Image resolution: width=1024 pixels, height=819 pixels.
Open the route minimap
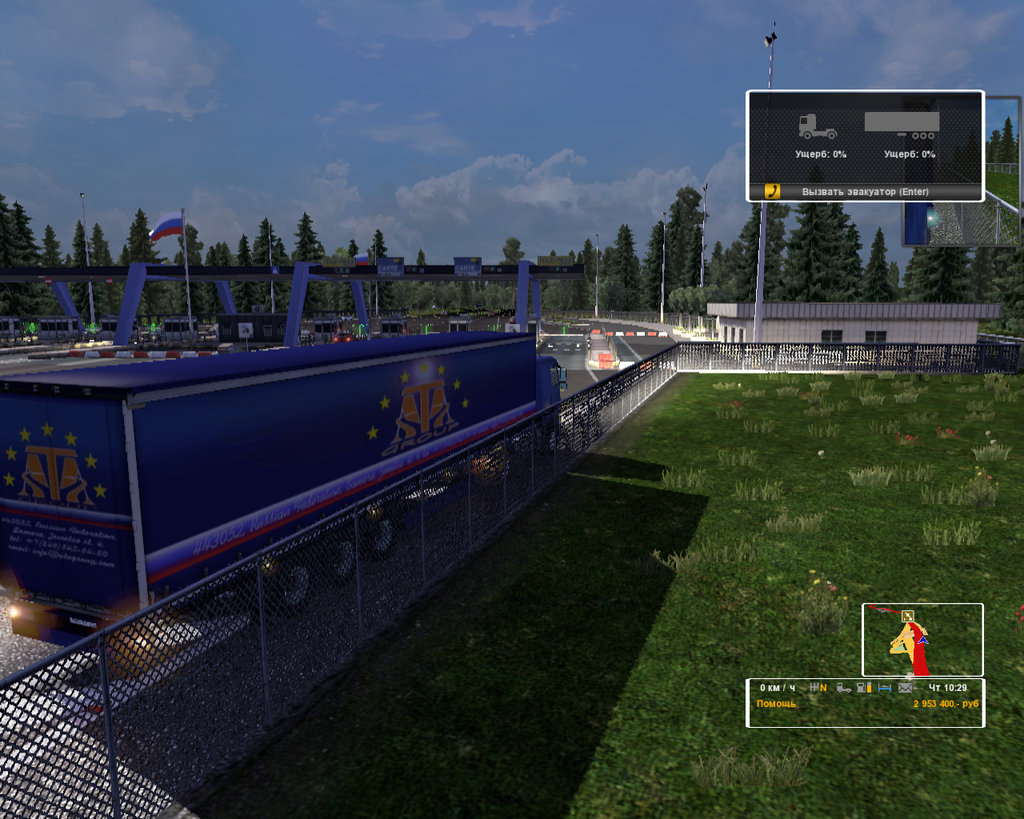[922, 639]
